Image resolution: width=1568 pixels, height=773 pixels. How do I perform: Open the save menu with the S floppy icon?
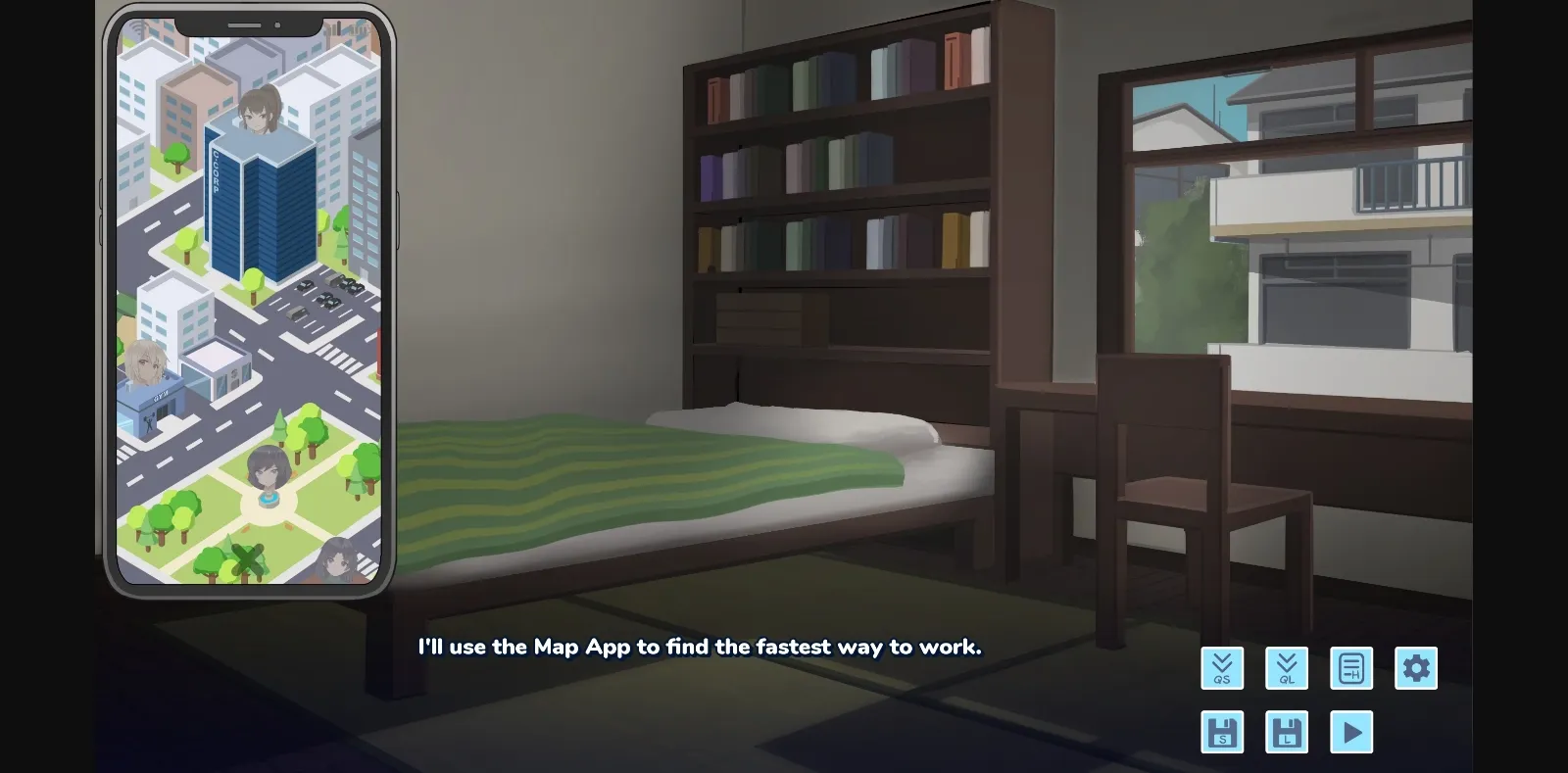[x=1222, y=731]
